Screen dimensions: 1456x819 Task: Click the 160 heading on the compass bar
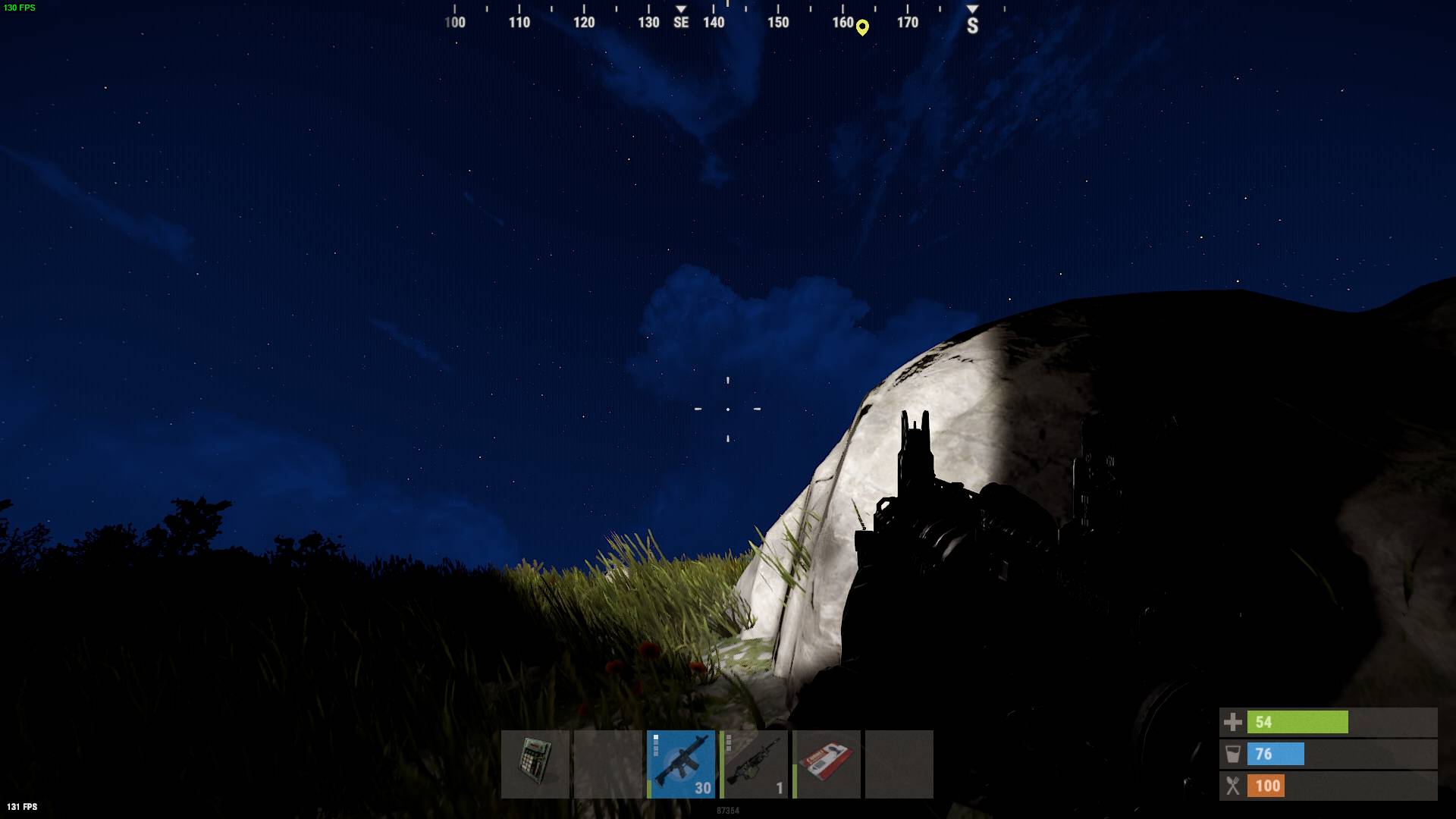click(845, 23)
